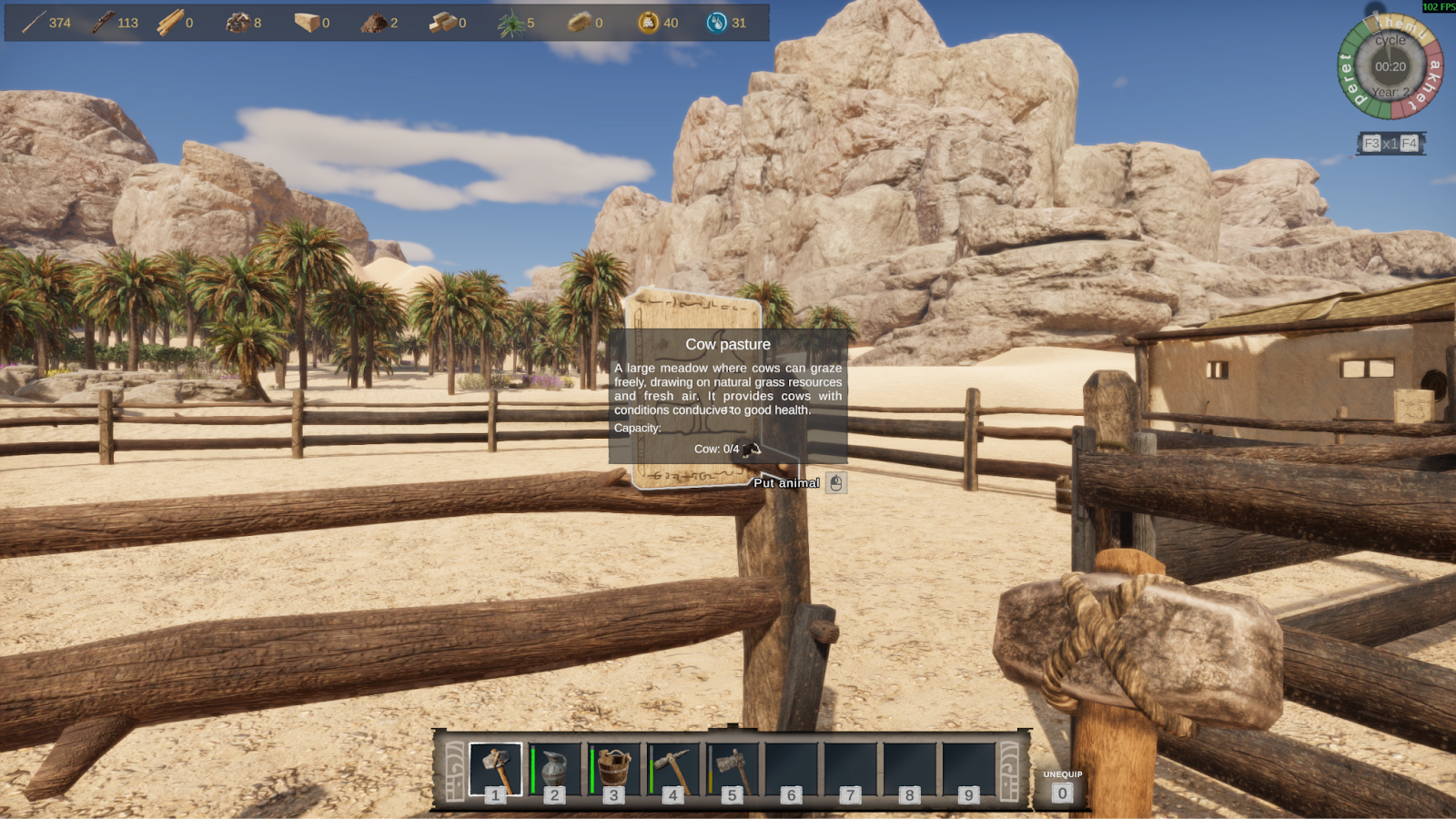
Task: Equip the pickaxe in slot 4
Action: pos(672,764)
